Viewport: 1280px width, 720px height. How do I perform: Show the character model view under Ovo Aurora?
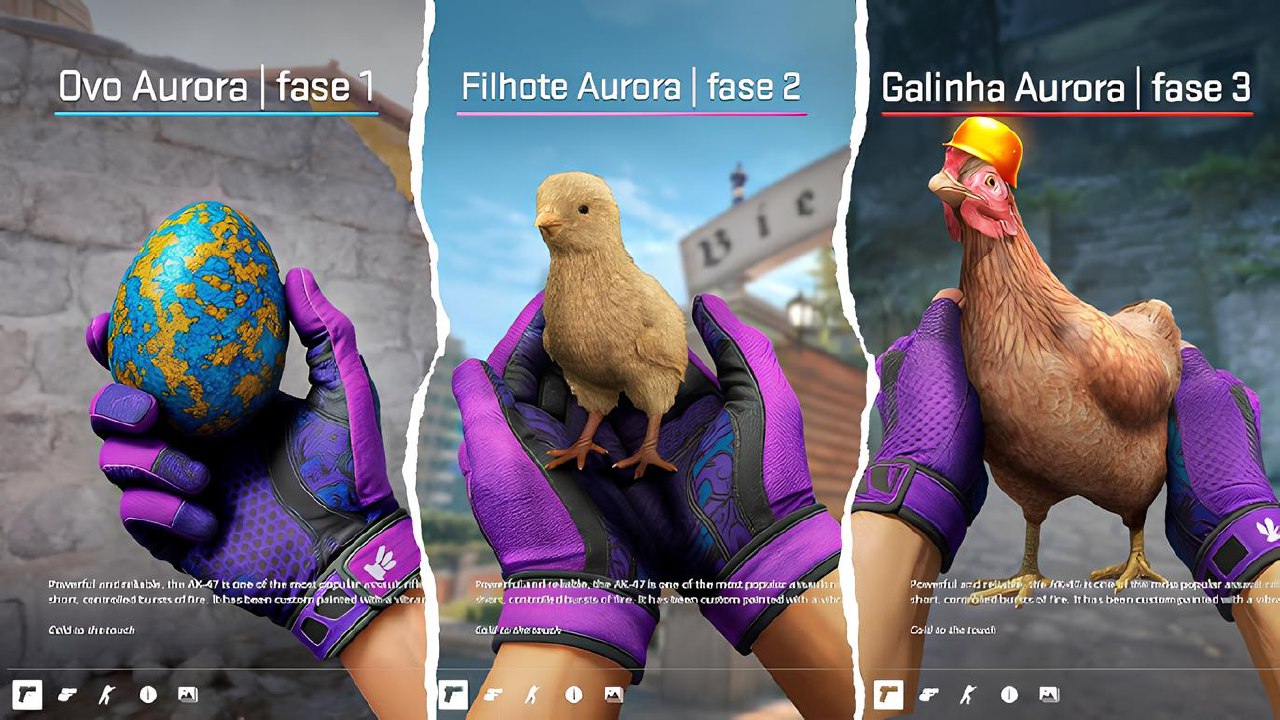(108, 694)
